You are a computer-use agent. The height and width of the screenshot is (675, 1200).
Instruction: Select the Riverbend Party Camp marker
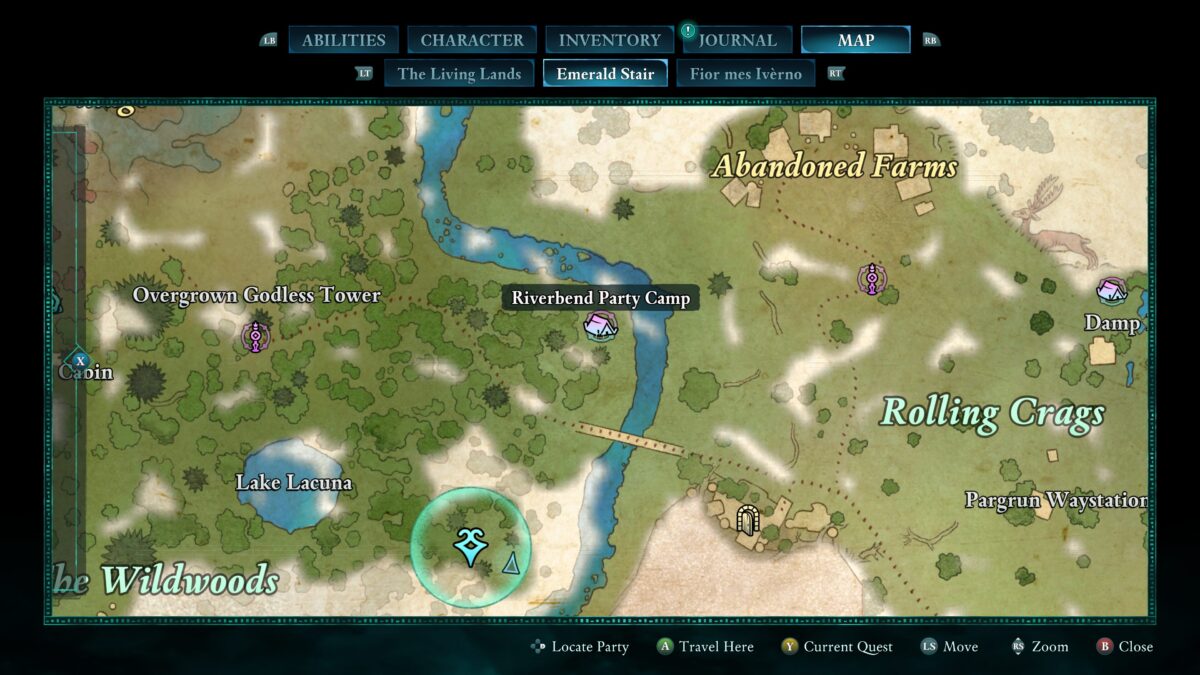click(600, 325)
